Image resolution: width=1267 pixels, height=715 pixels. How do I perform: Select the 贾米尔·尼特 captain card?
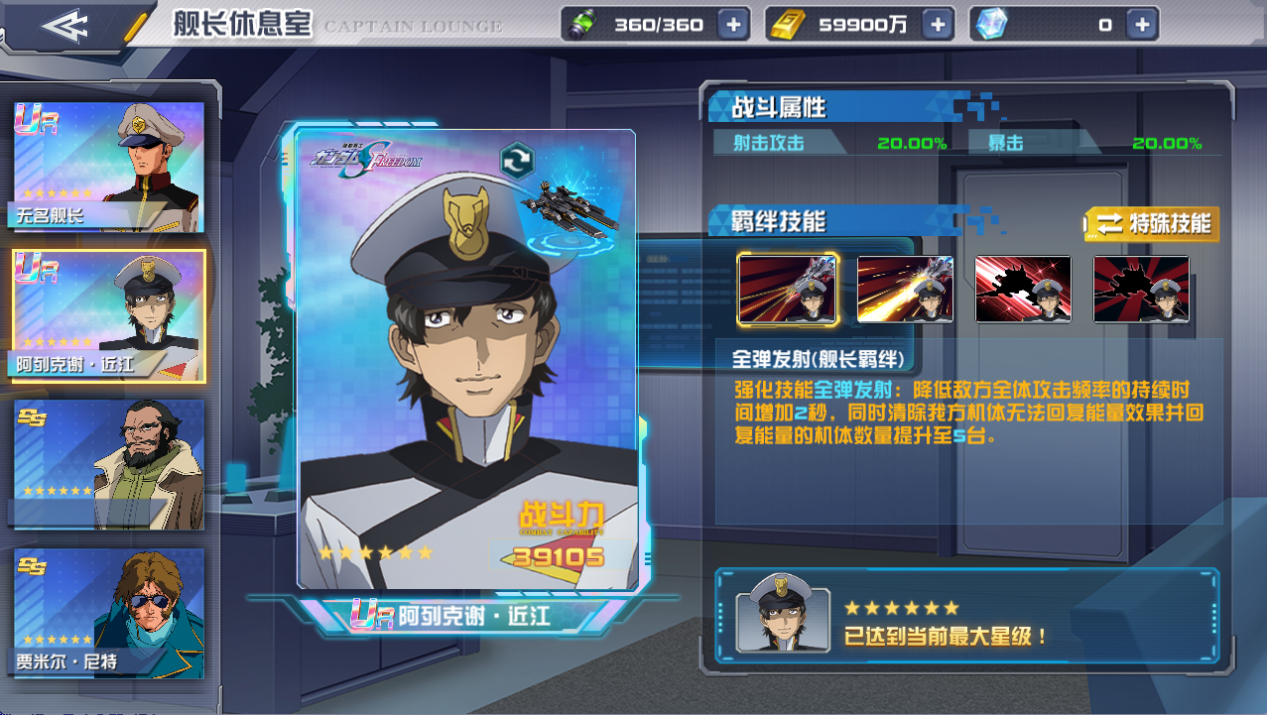point(109,612)
